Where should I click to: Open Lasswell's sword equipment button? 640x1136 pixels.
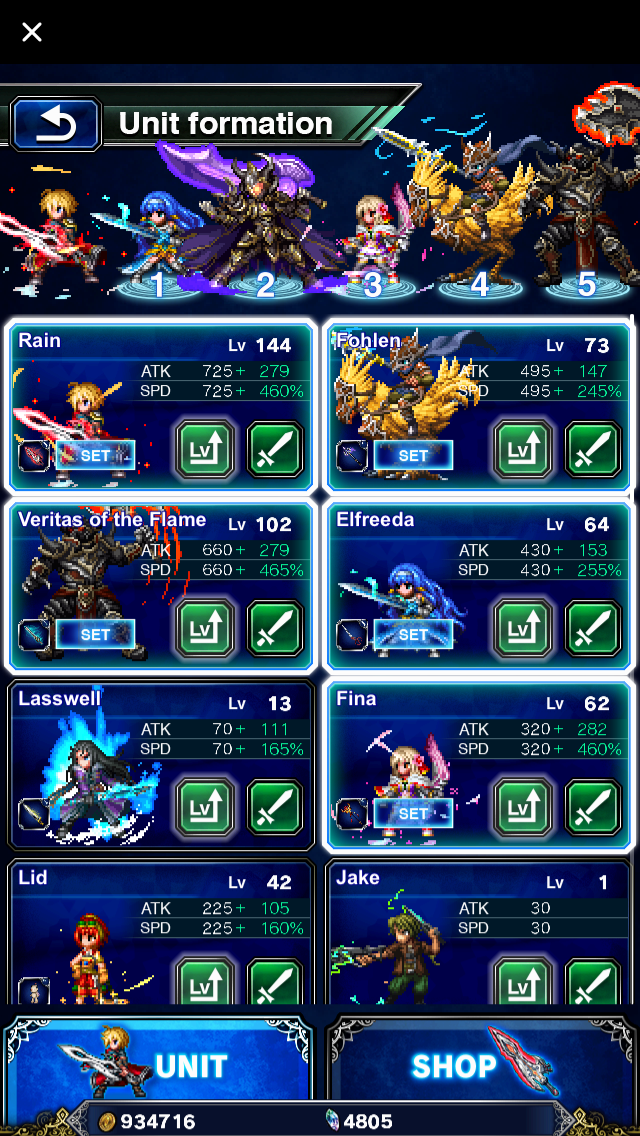pyautogui.click(x=275, y=808)
